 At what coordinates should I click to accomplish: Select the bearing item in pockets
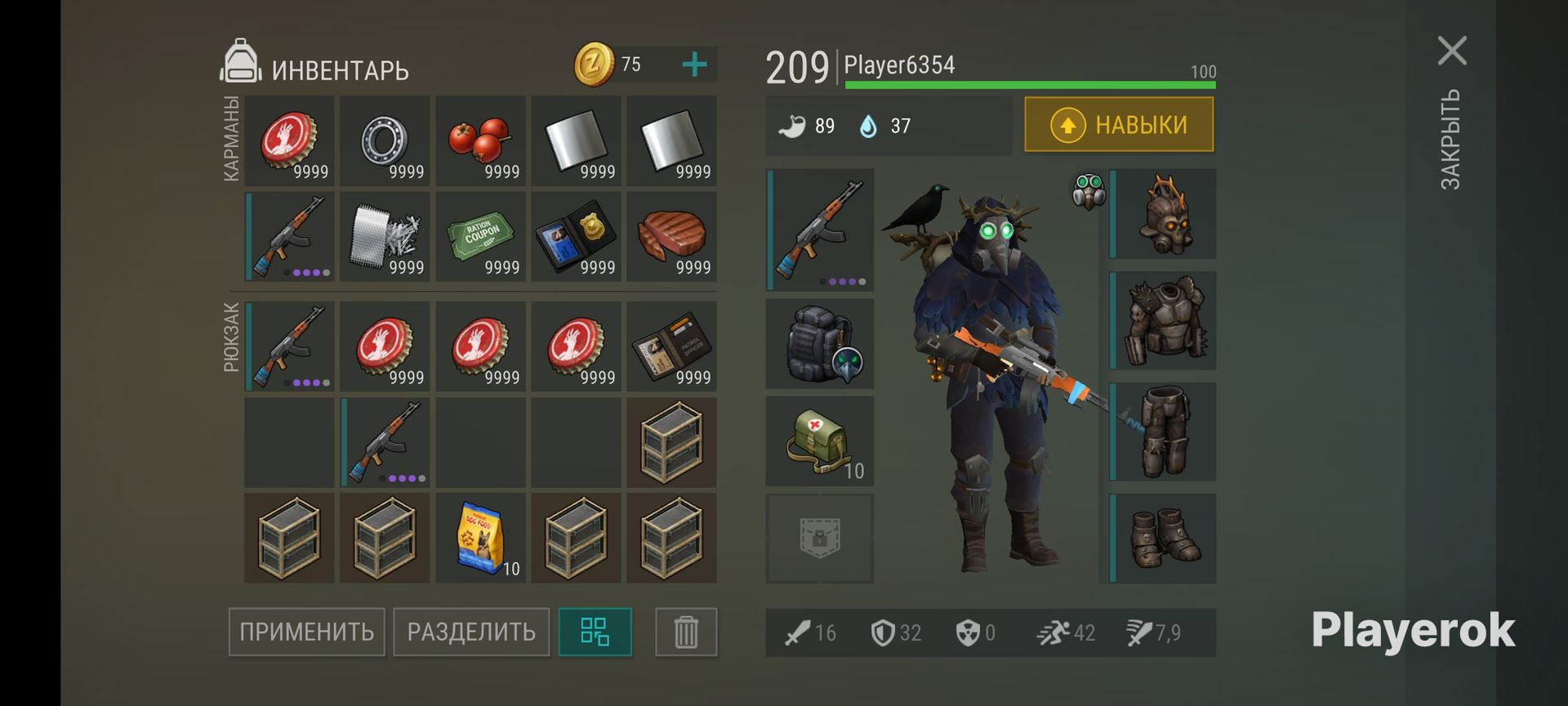tap(385, 141)
